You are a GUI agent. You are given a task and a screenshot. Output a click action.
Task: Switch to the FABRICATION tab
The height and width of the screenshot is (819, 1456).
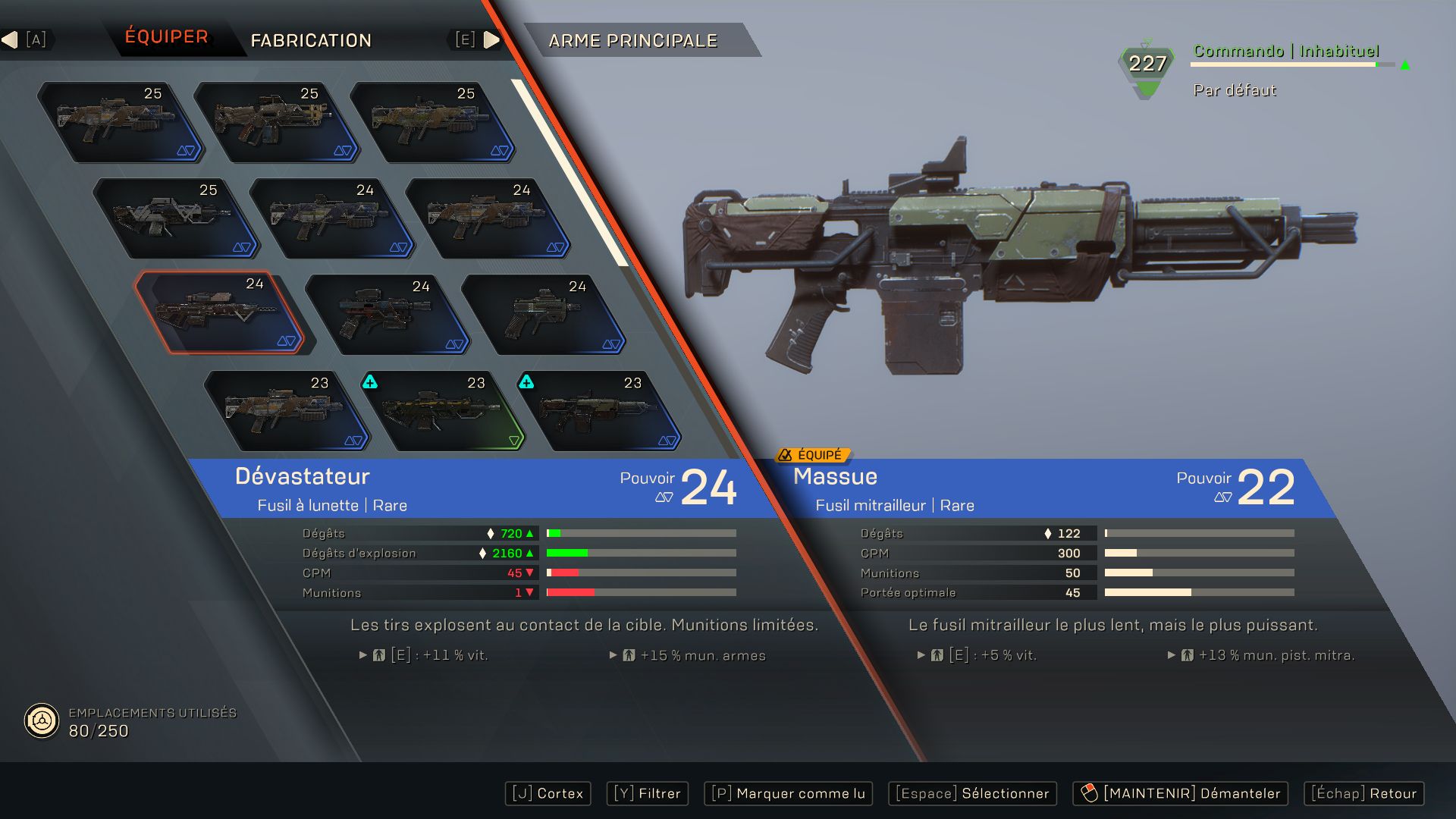pos(311,40)
